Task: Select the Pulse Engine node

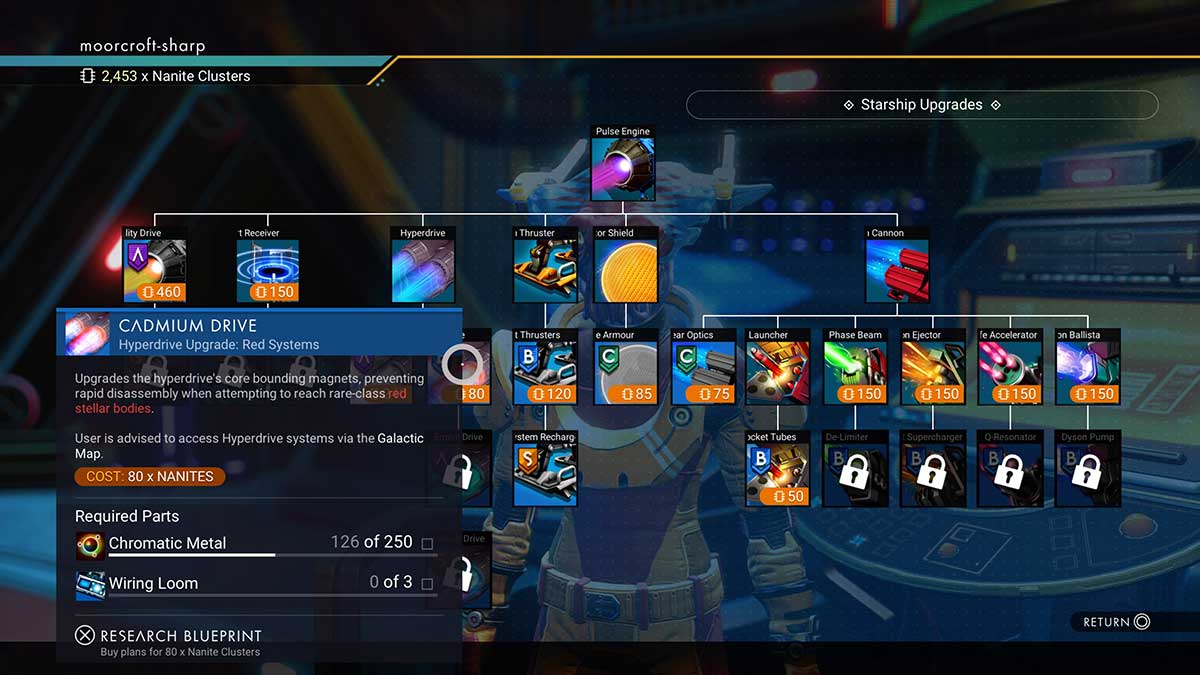Action: (622, 169)
